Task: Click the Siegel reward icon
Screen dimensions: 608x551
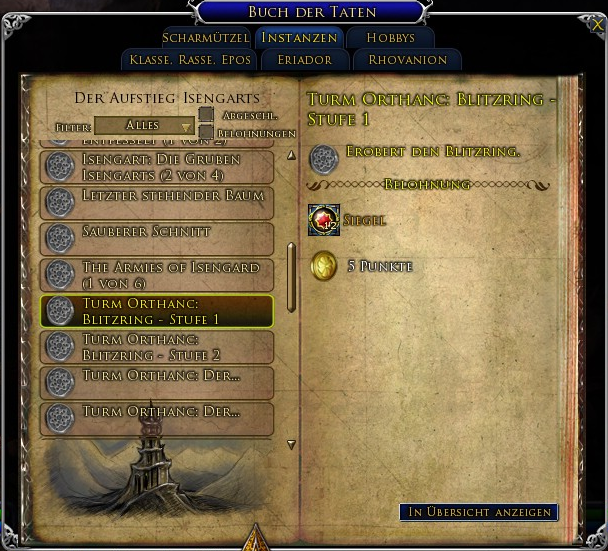Action: pyautogui.click(x=324, y=220)
